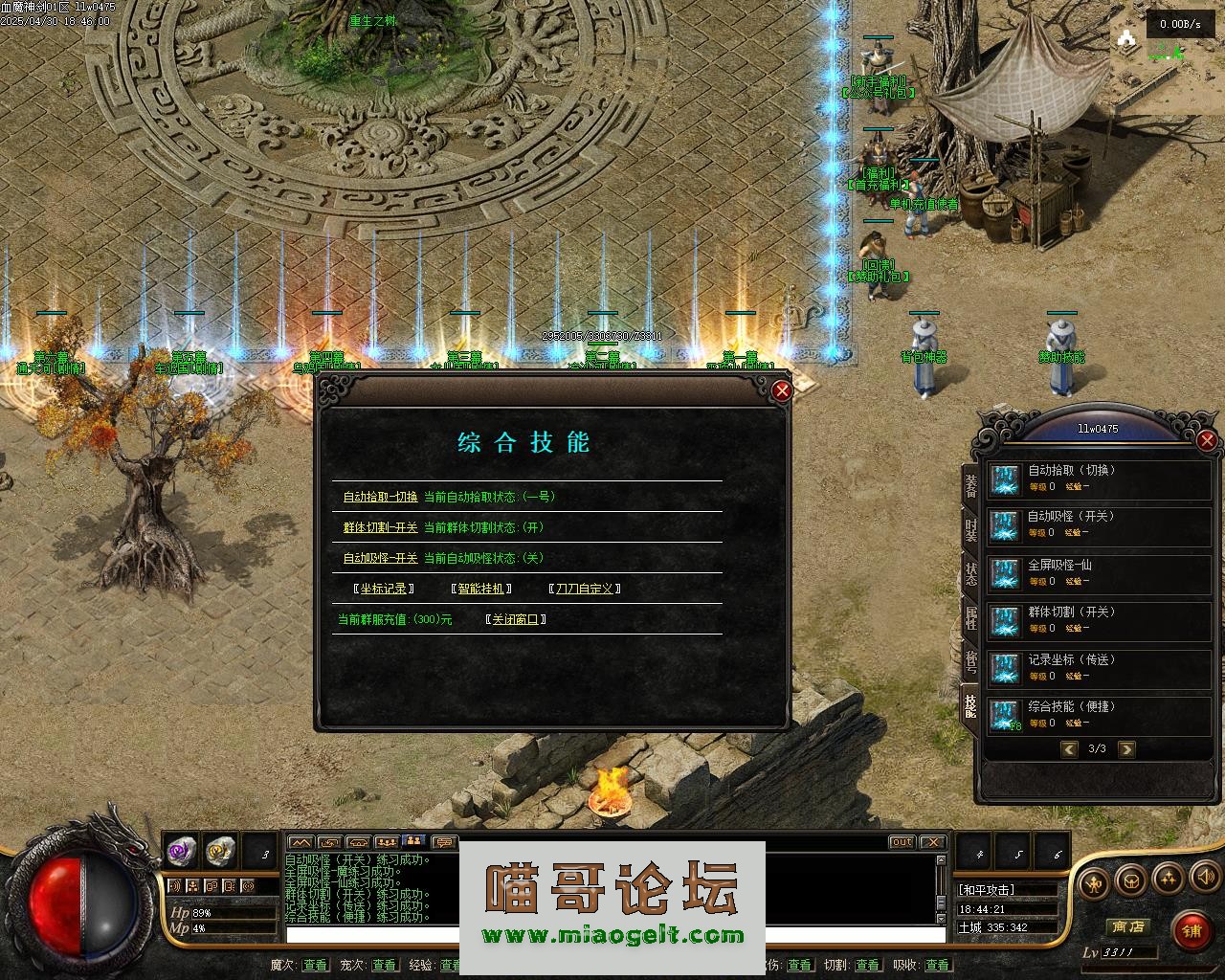Close the 综合技能 dialog window
Viewport: 1225px width, 980px height.
pyautogui.click(x=782, y=390)
